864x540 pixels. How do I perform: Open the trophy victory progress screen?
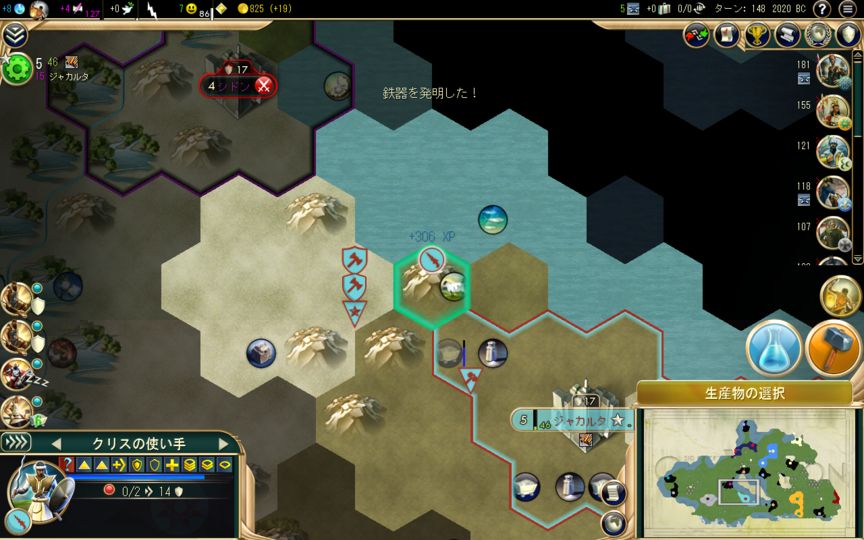pos(757,35)
